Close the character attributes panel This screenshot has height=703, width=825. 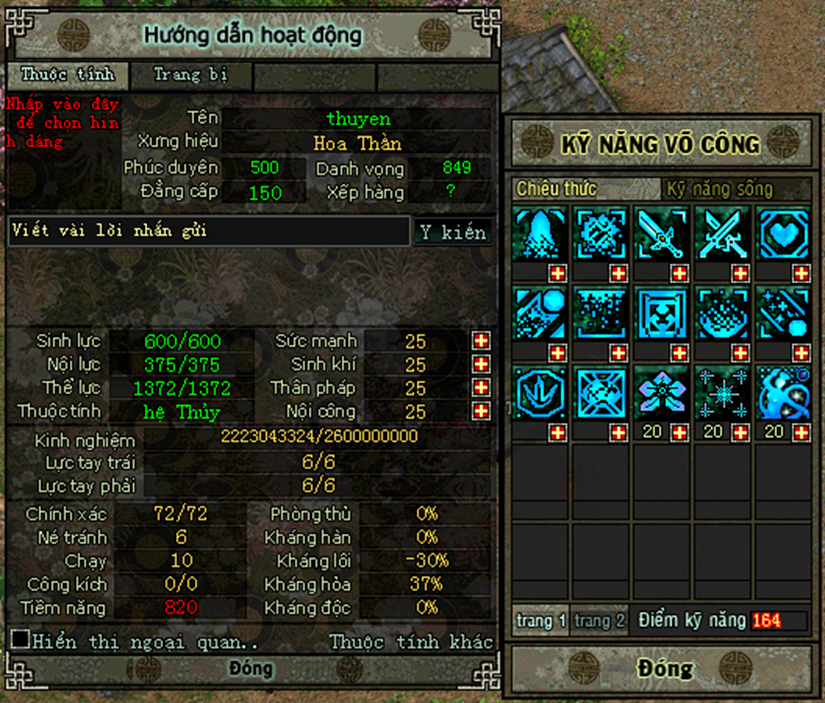click(250, 669)
